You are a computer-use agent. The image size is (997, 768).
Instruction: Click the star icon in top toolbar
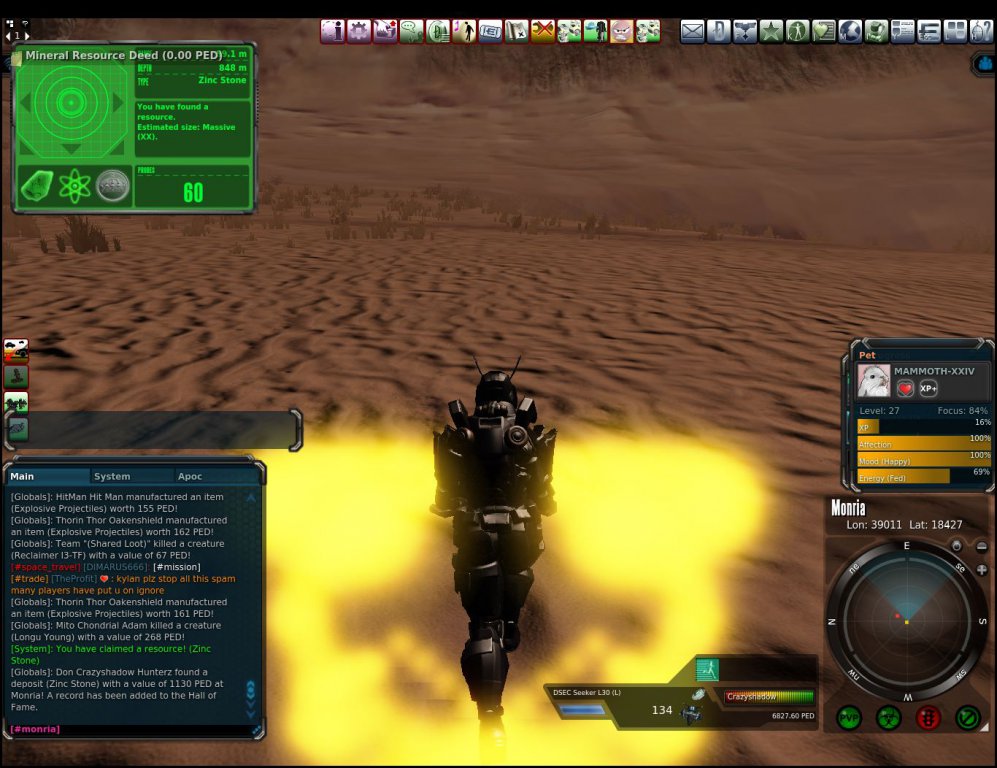[x=771, y=32]
